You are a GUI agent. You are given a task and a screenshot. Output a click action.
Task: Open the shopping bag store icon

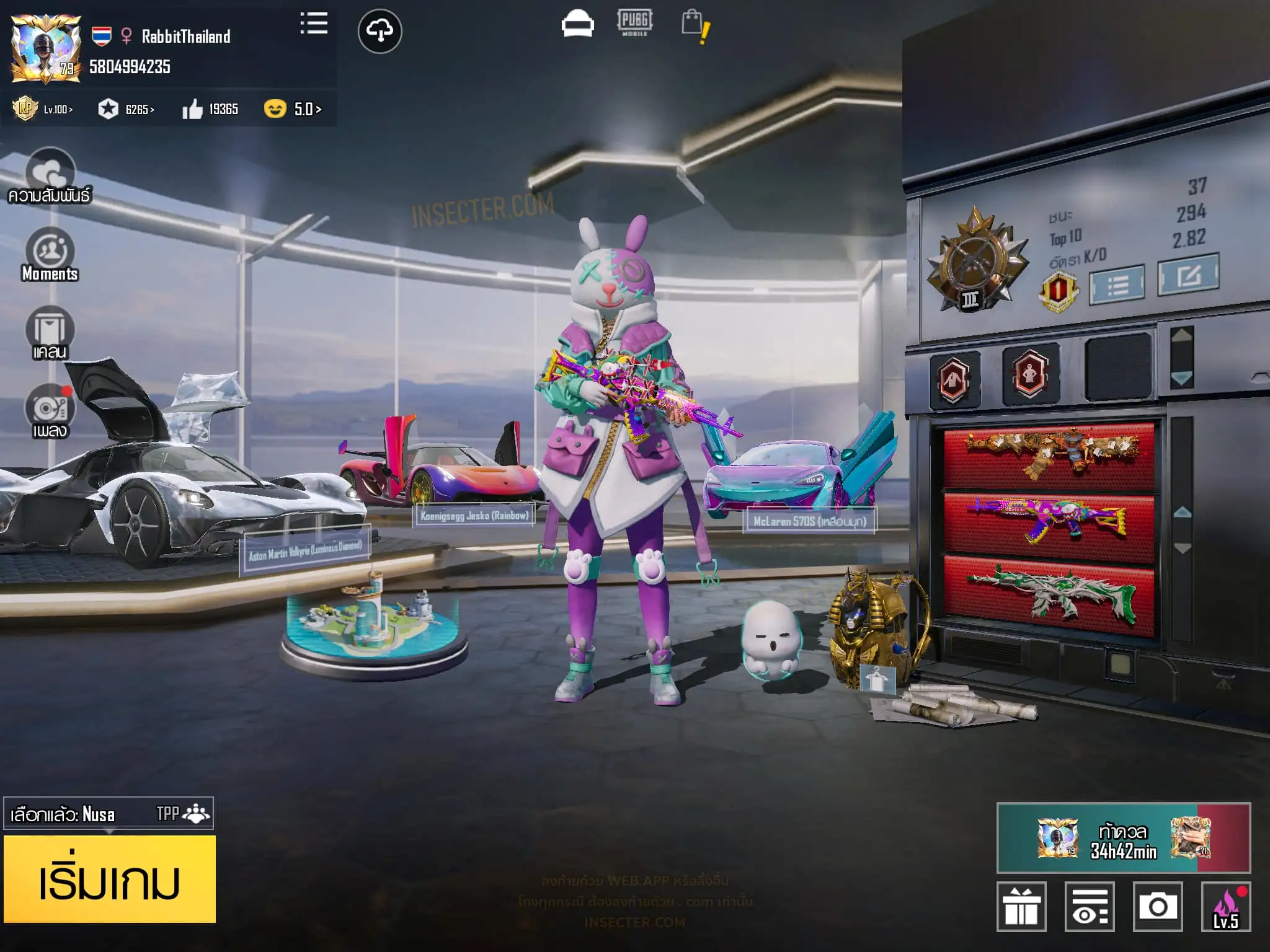(x=695, y=26)
